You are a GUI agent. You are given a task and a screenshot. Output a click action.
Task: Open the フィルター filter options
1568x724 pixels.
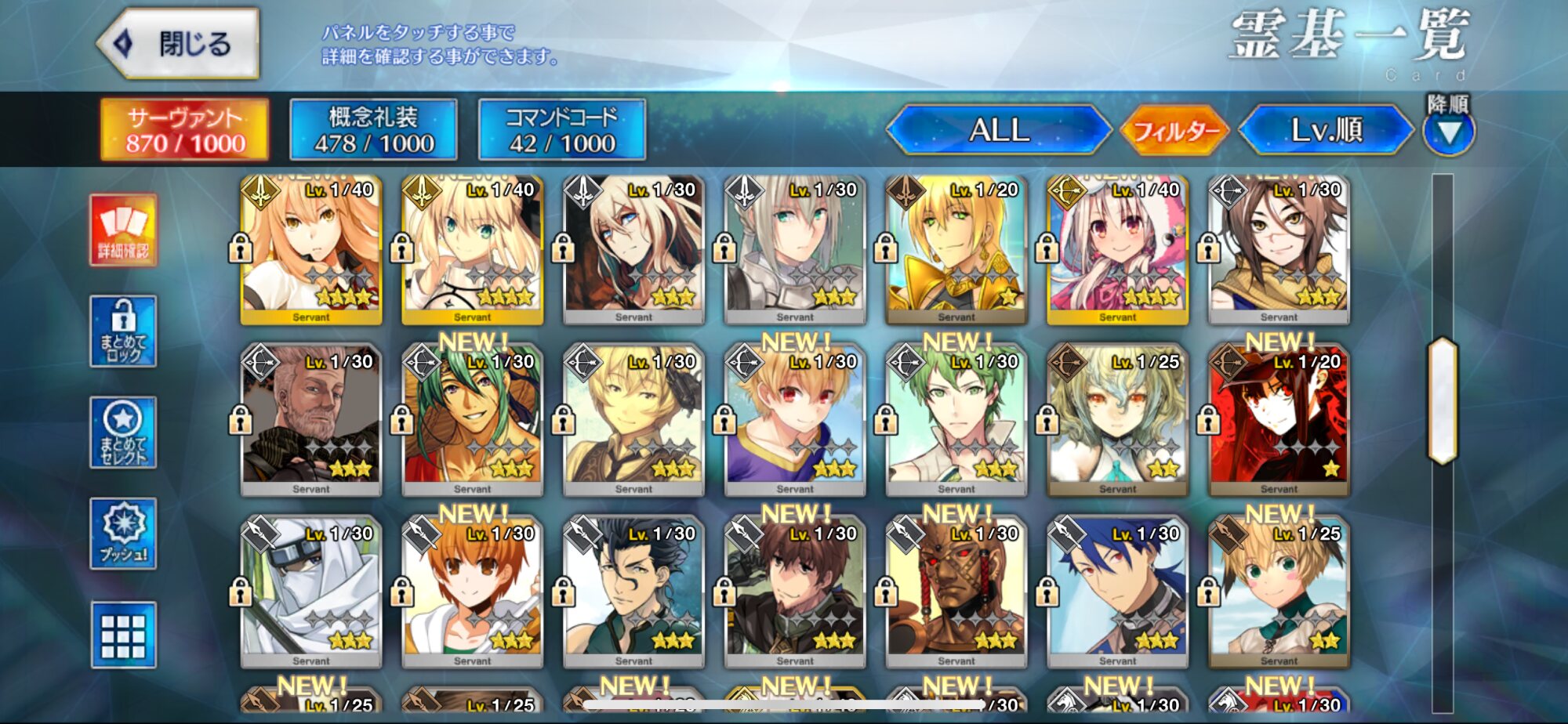tap(1174, 130)
